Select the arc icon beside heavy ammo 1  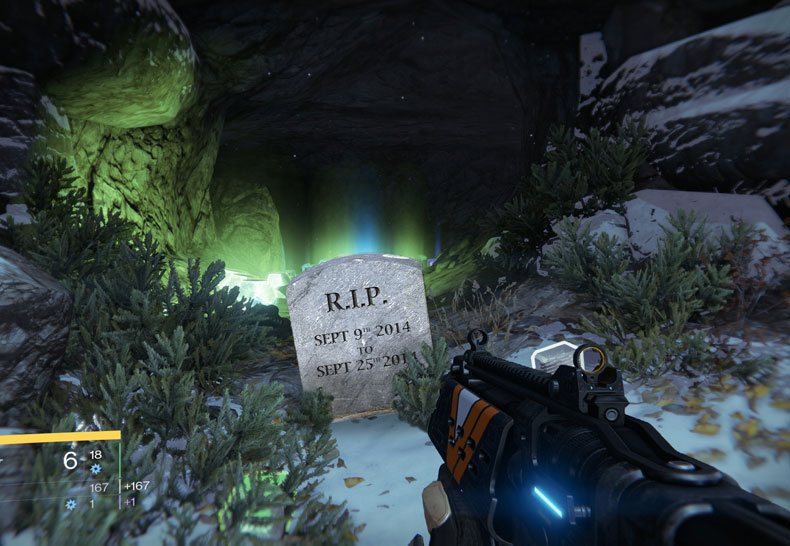(71, 504)
